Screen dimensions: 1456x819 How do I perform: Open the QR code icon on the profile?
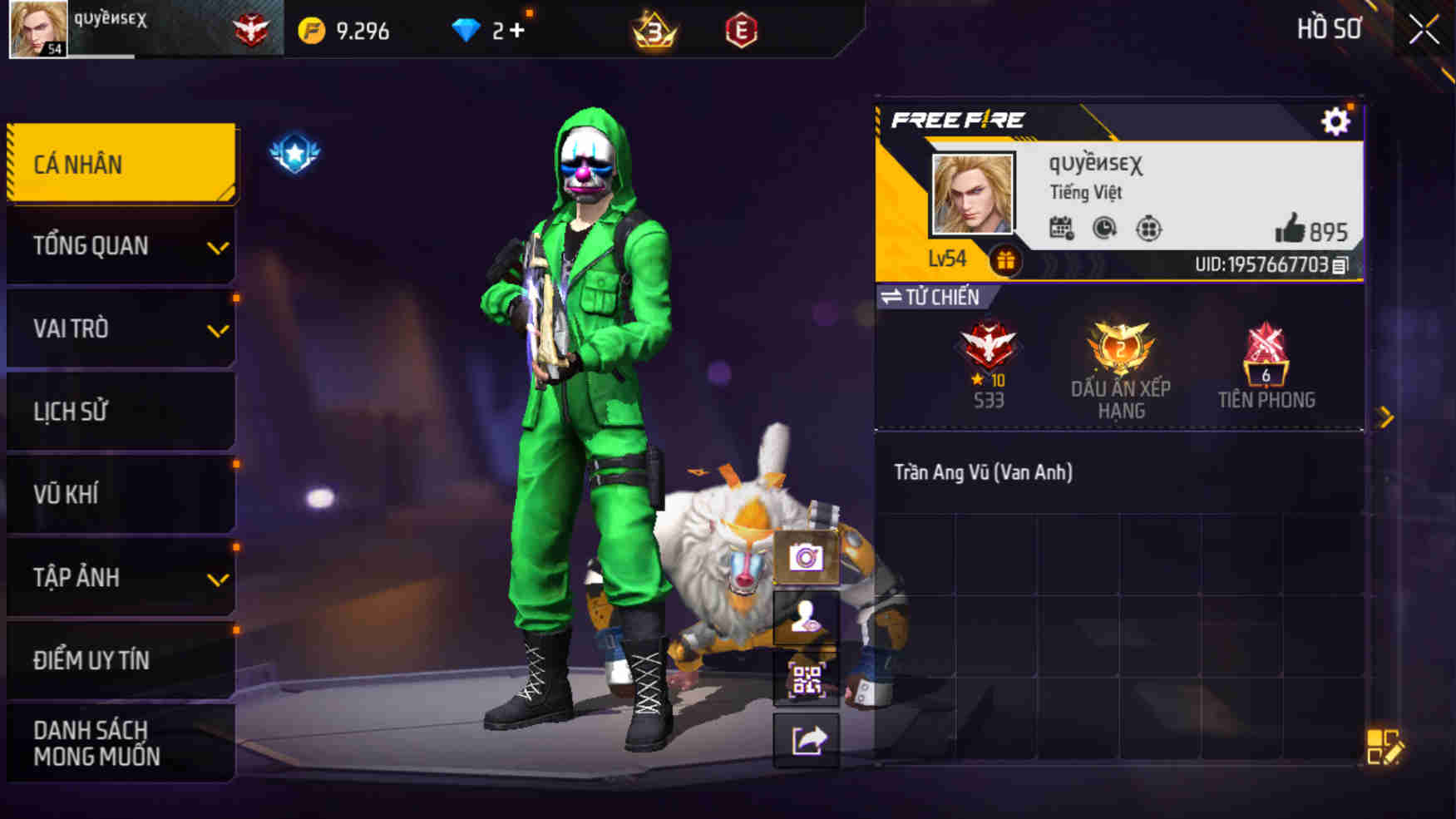[806, 680]
